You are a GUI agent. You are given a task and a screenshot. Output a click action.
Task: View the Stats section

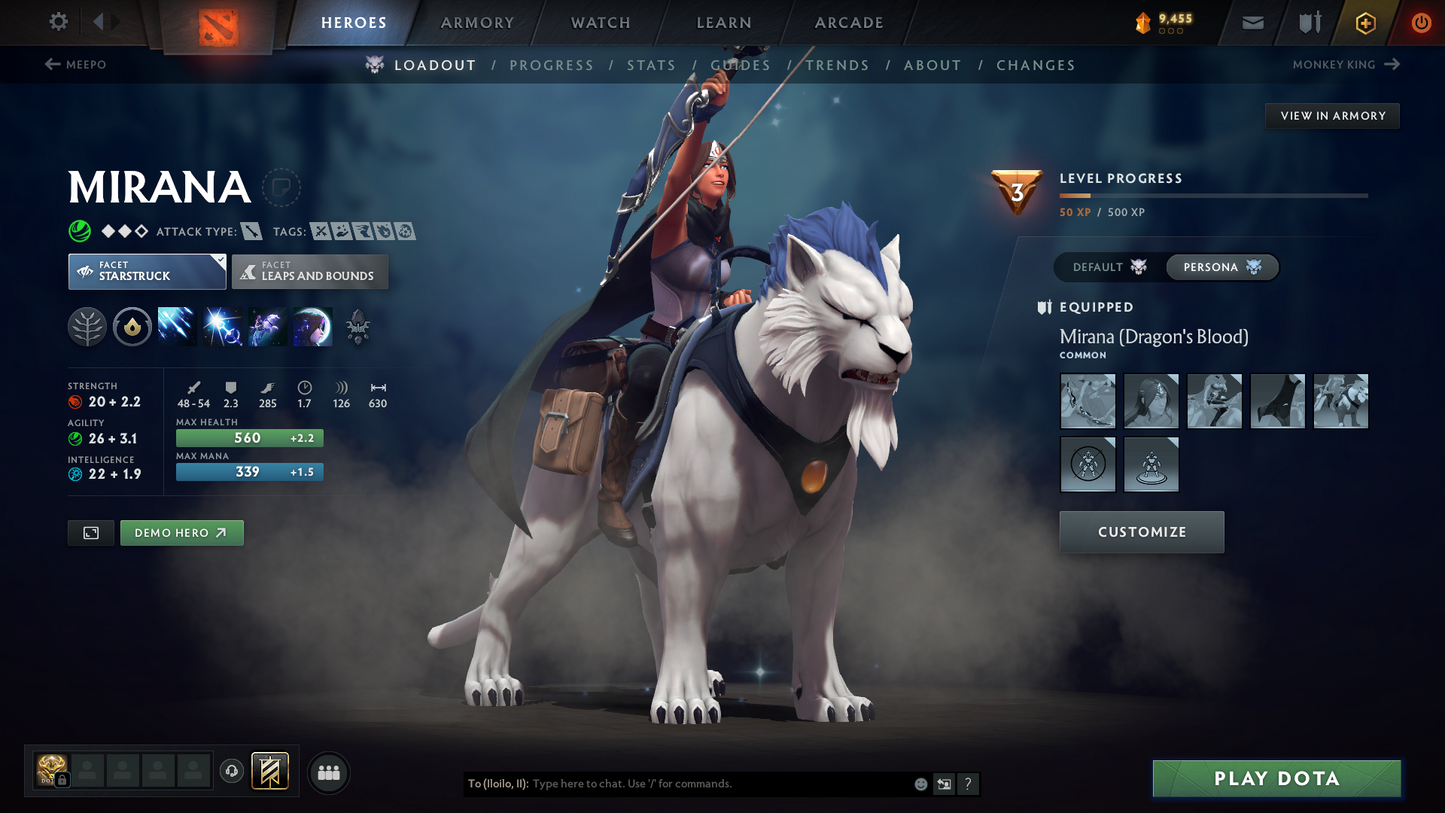[x=651, y=65]
